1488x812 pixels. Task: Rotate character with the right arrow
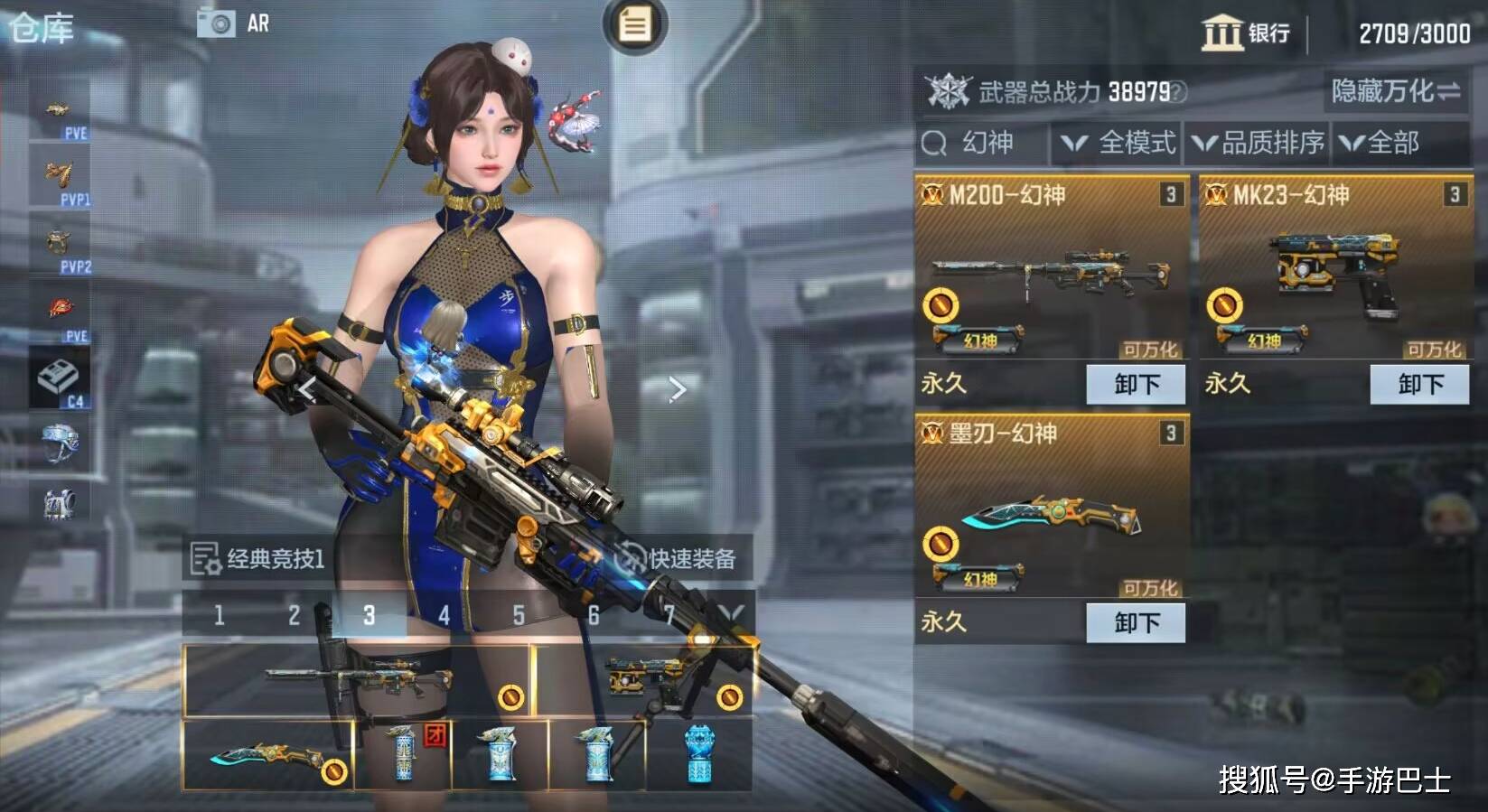pos(678,389)
